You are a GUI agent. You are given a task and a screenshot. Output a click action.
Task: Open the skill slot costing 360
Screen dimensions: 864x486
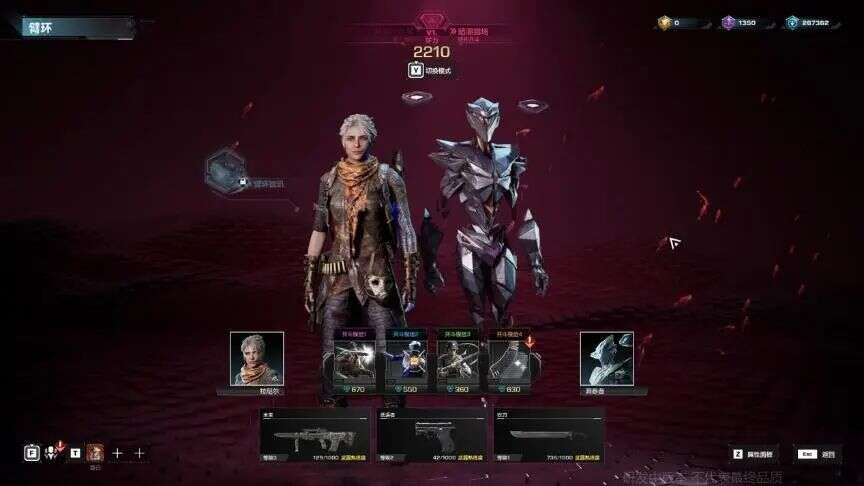460,363
